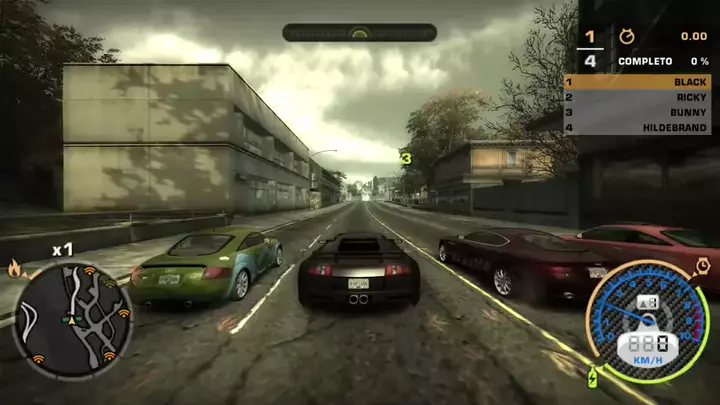Click the speedbreaker stopwatch icon above the tachometer

point(702,265)
